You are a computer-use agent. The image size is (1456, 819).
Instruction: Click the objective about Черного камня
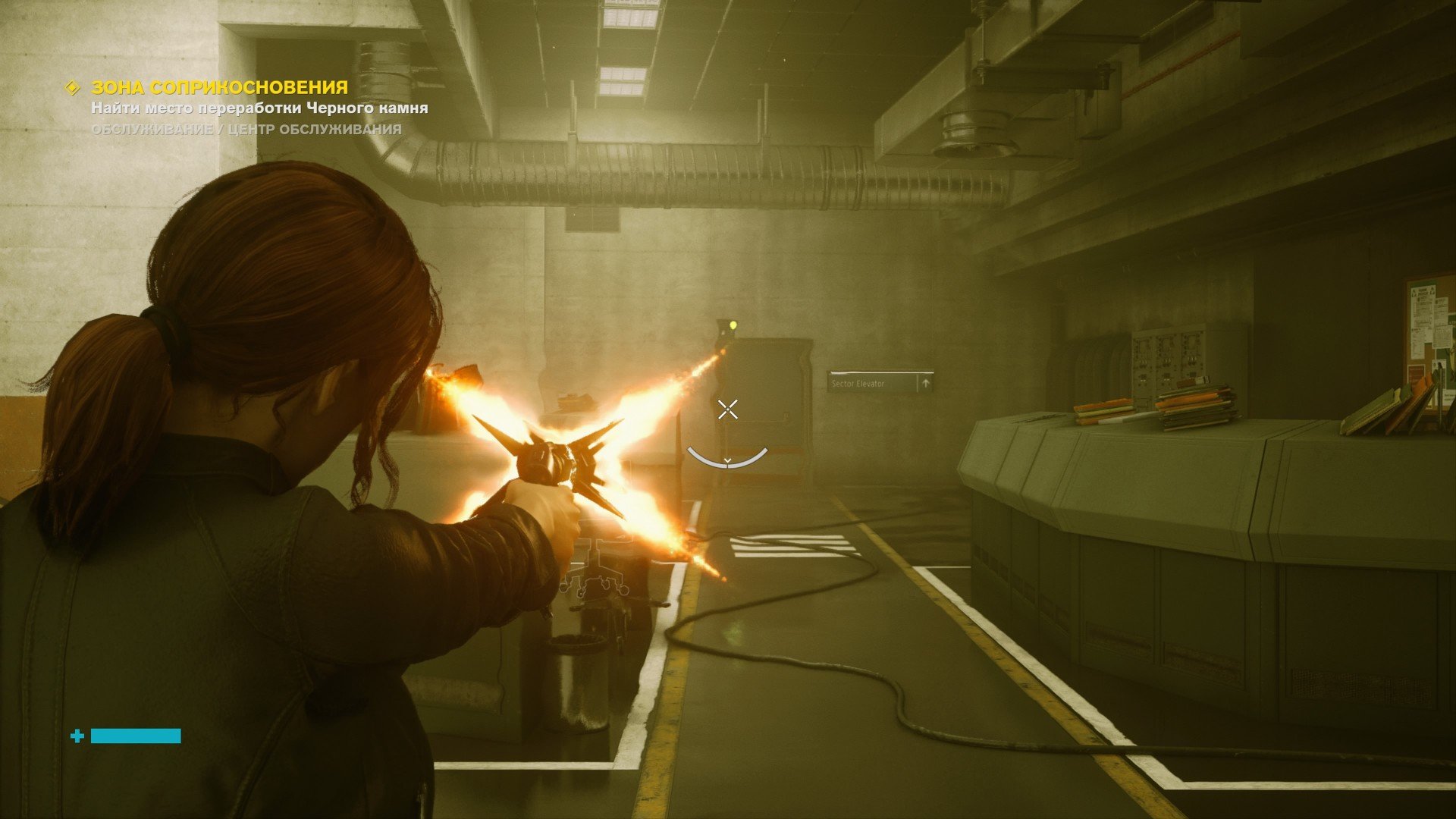(259, 108)
